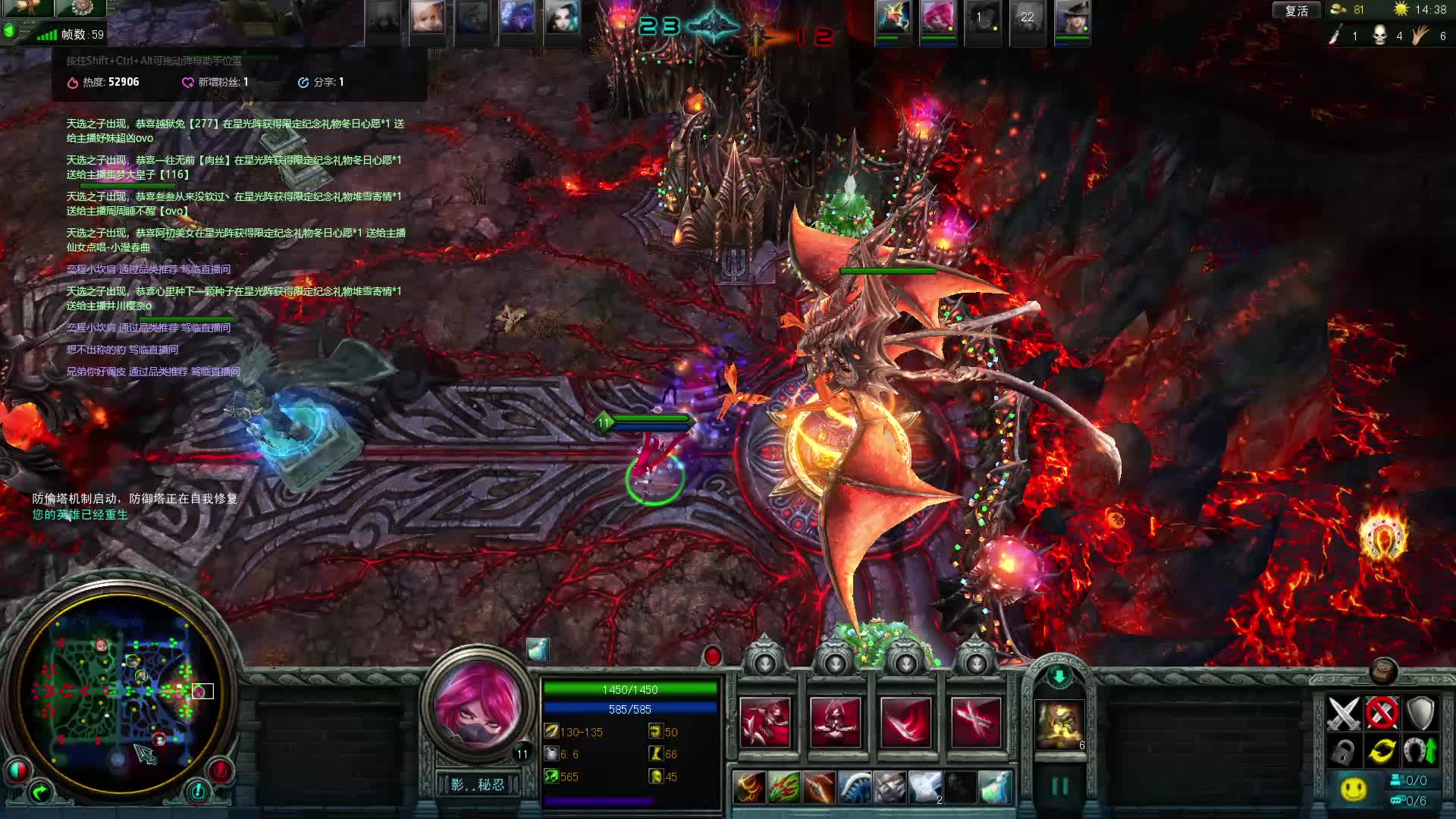Screen dimensions: 1456x819
Task: Use the first crimson shuriken-throw skill
Action: click(765, 723)
